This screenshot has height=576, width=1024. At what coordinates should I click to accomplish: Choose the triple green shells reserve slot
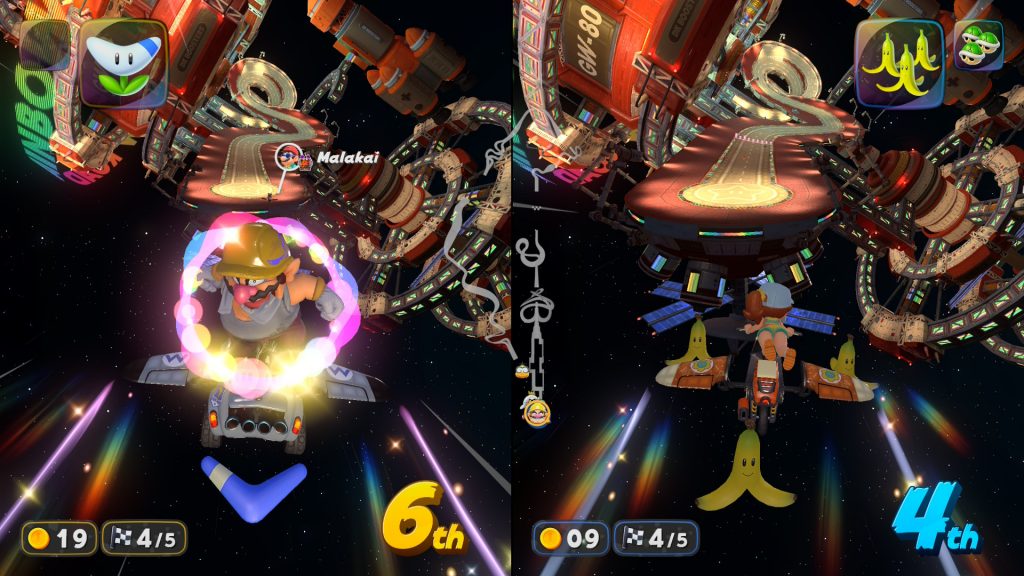pos(978,46)
